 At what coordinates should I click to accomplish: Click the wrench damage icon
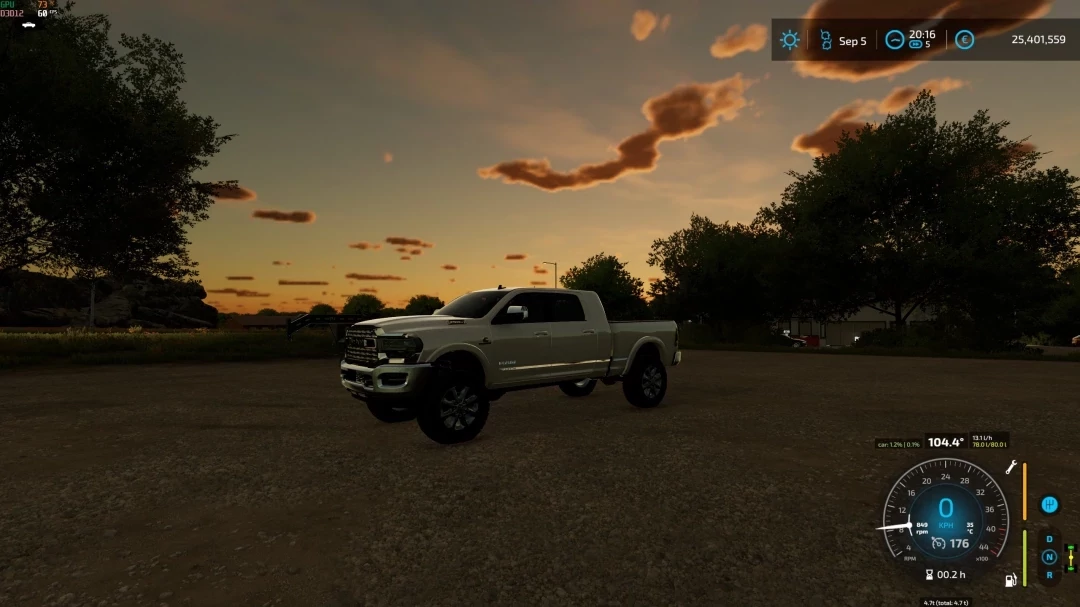(x=1011, y=467)
